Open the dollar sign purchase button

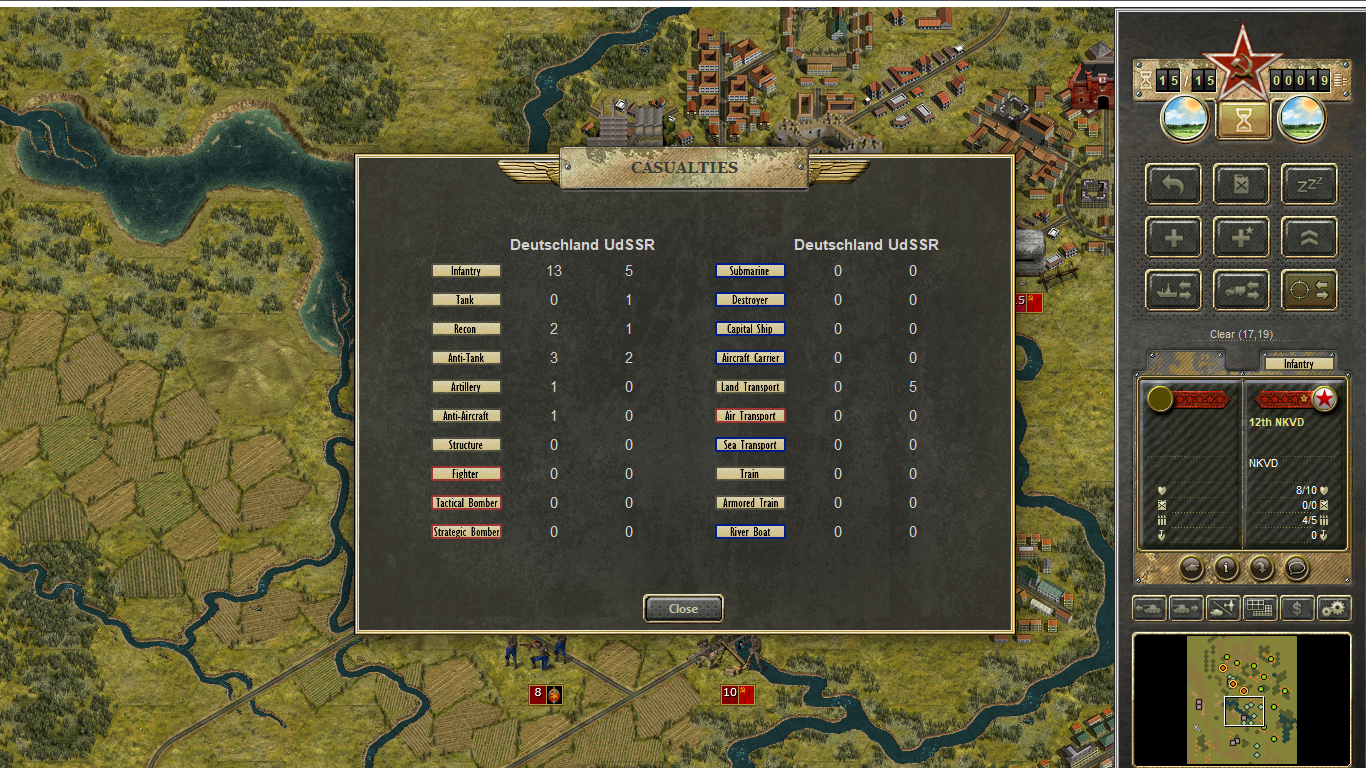pyautogui.click(x=1297, y=607)
